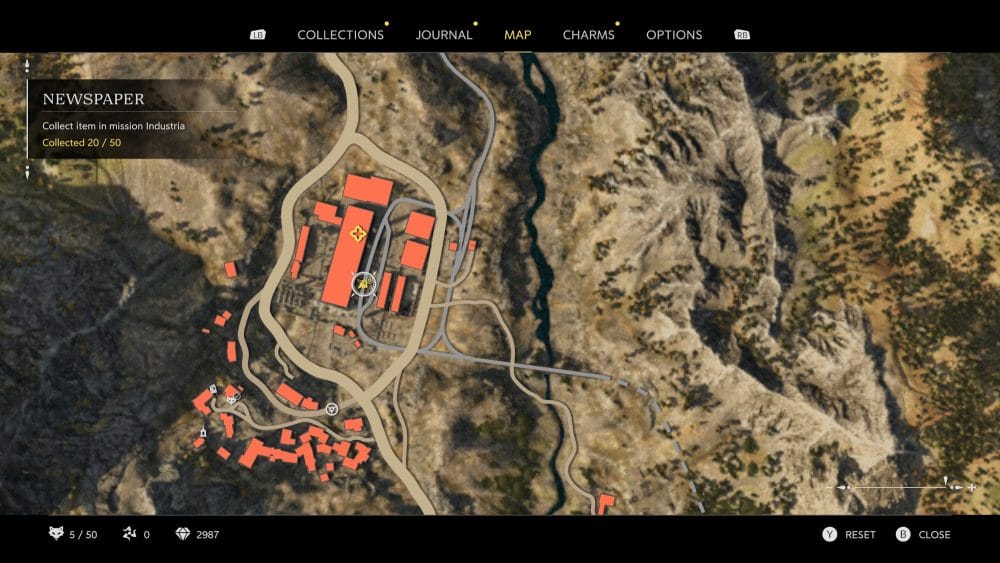Screen dimensions: 1000x563
Task: Open the Collections tab
Action: pyautogui.click(x=340, y=35)
